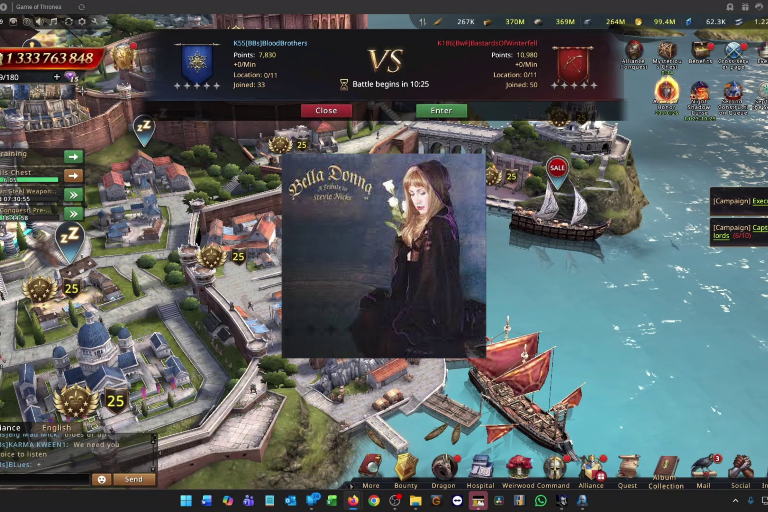768x512 pixels.
Task: Send the chat message
Action: (134, 479)
